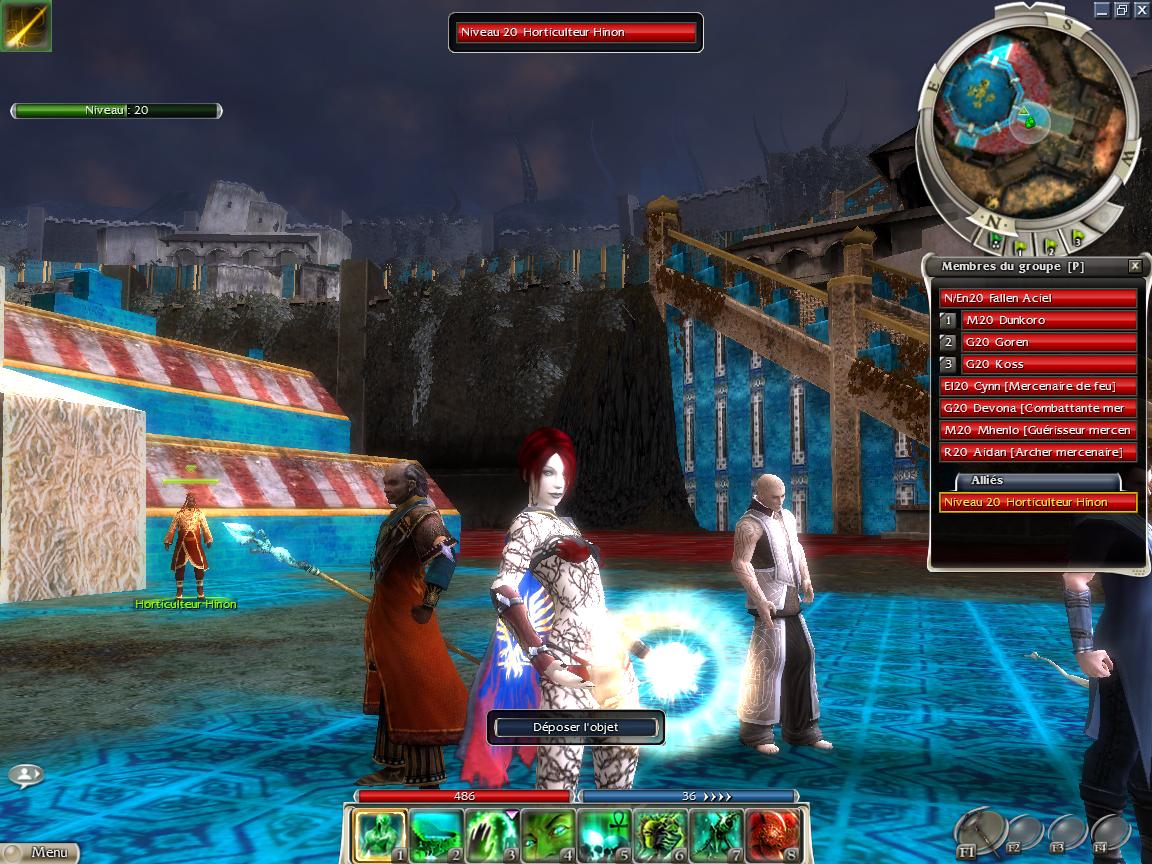
Task: Activate the hero flag 1 button
Action: [x=1022, y=243]
